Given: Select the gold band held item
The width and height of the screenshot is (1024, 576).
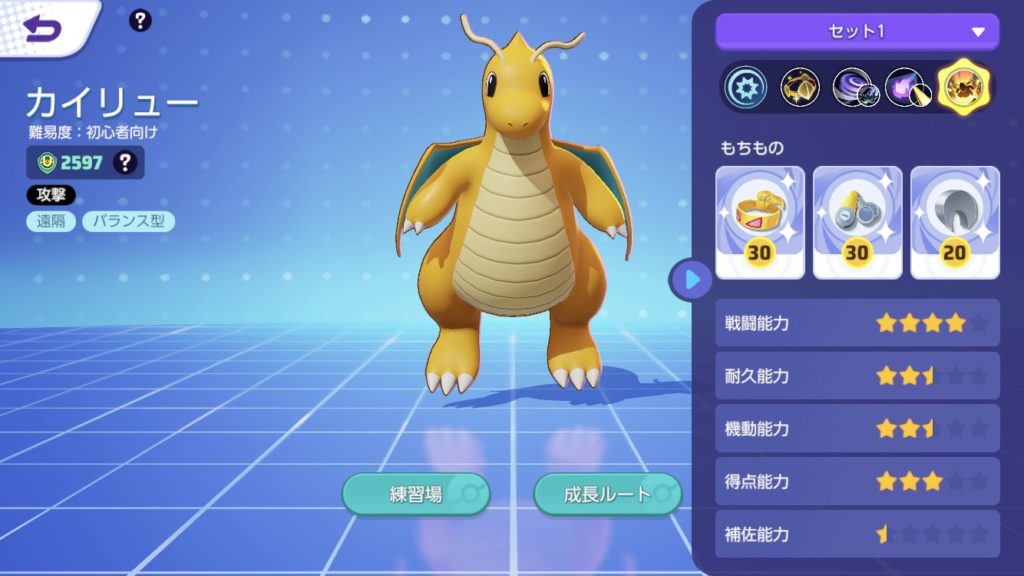Looking at the screenshot, I should click(760, 222).
